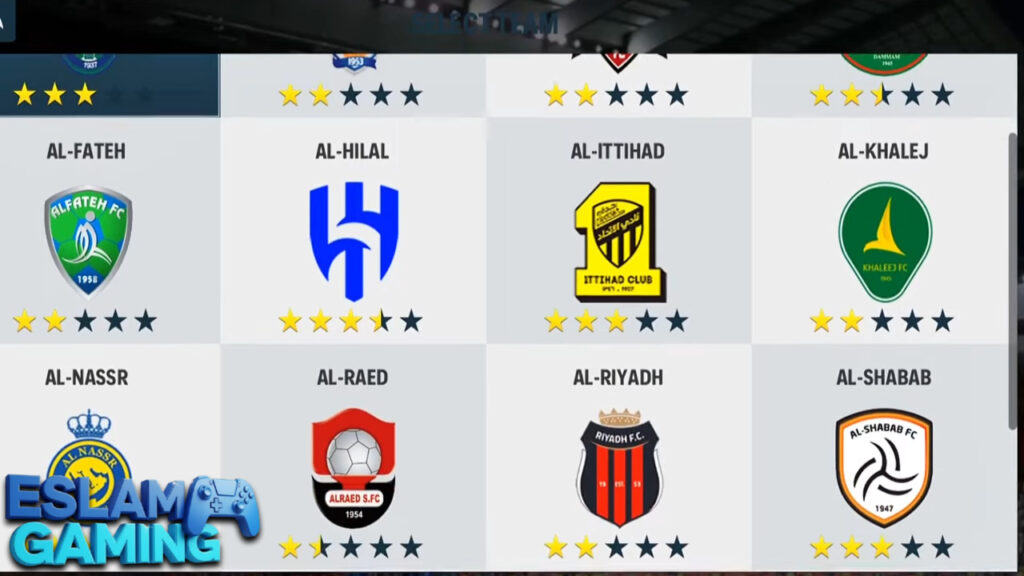Click the team list scrollbar
1024x576 pixels.
1013,280
